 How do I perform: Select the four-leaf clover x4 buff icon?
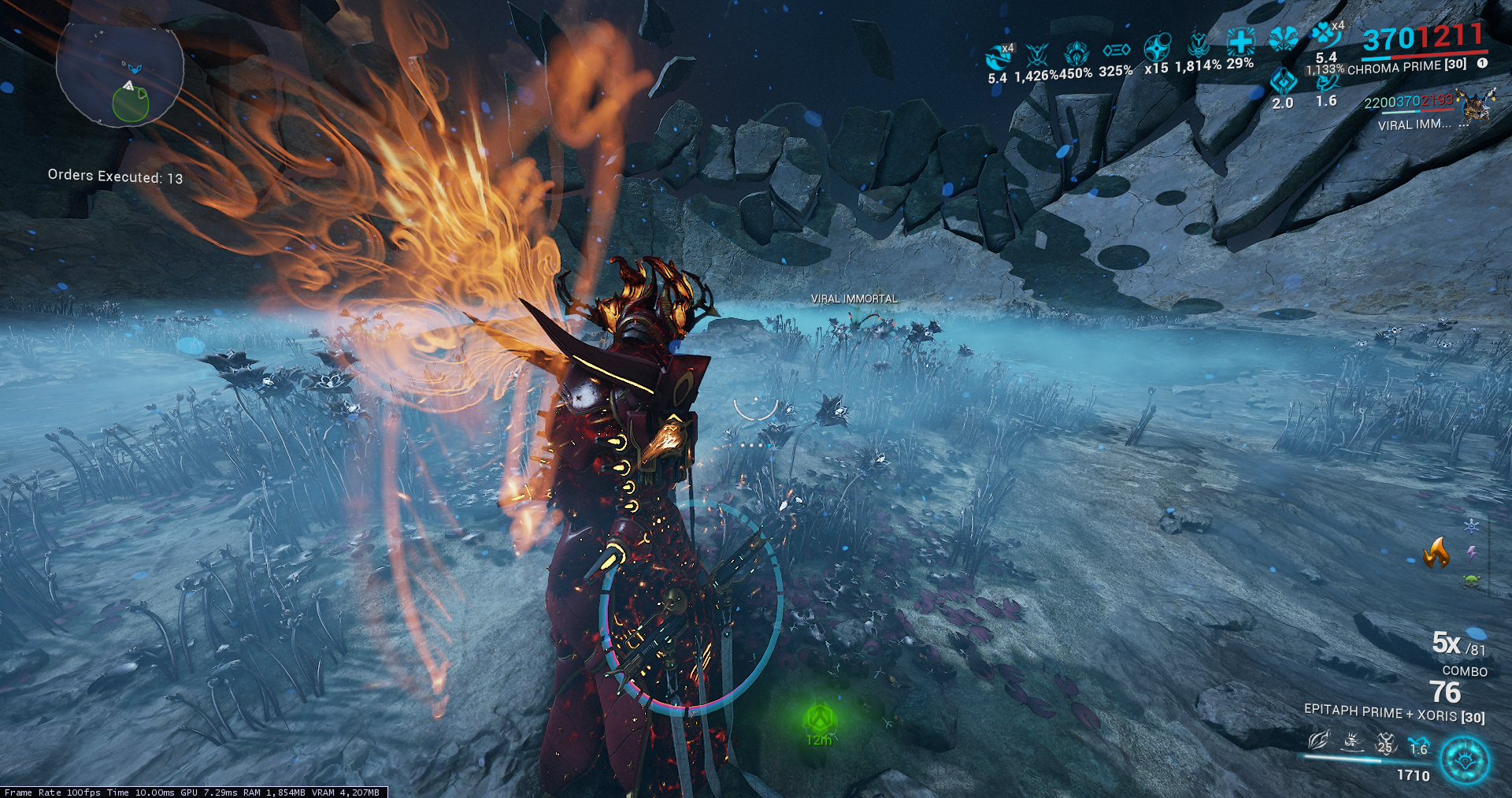[x=1326, y=36]
